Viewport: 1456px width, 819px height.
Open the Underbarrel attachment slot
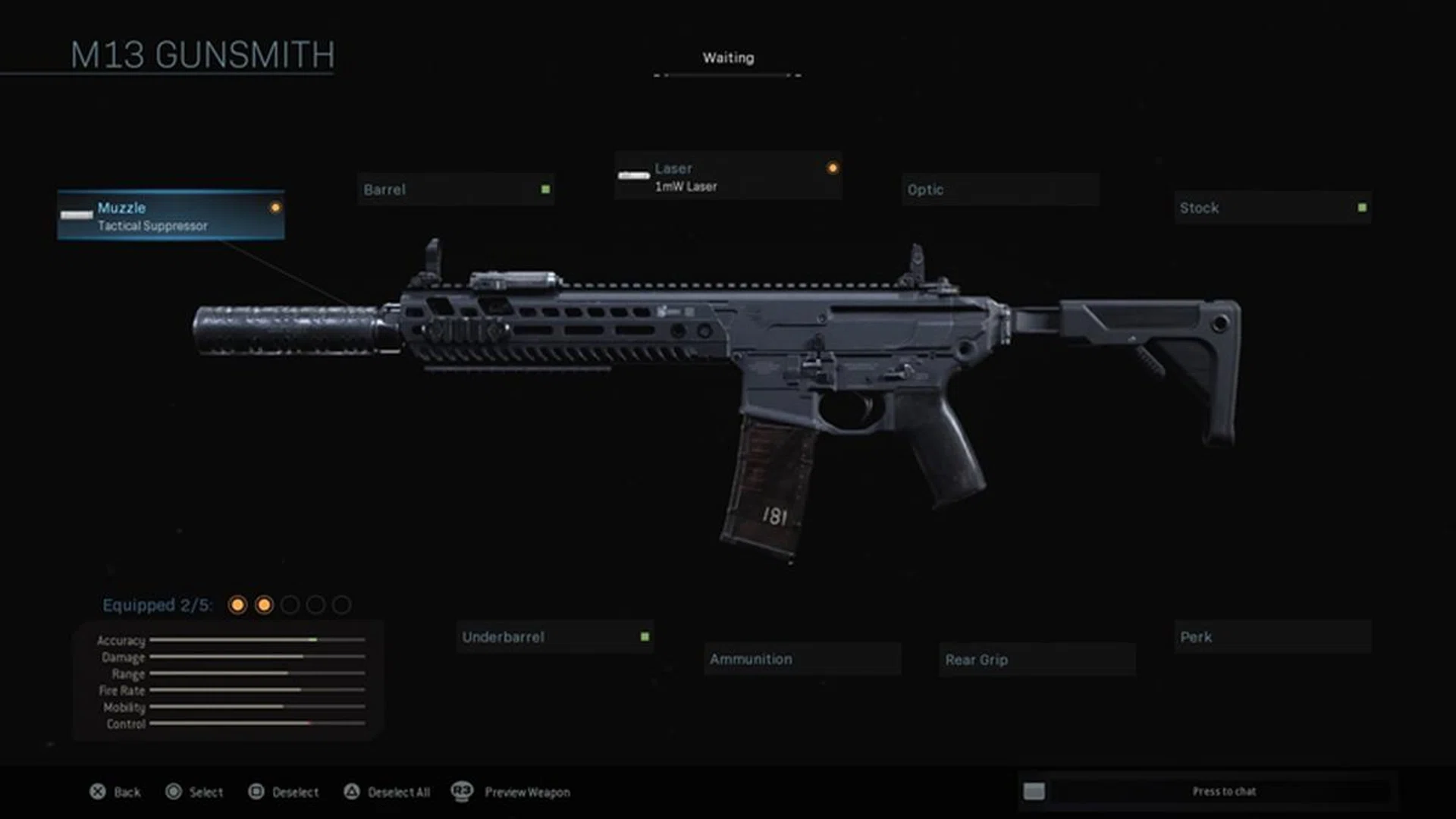[x=555, y=637]
